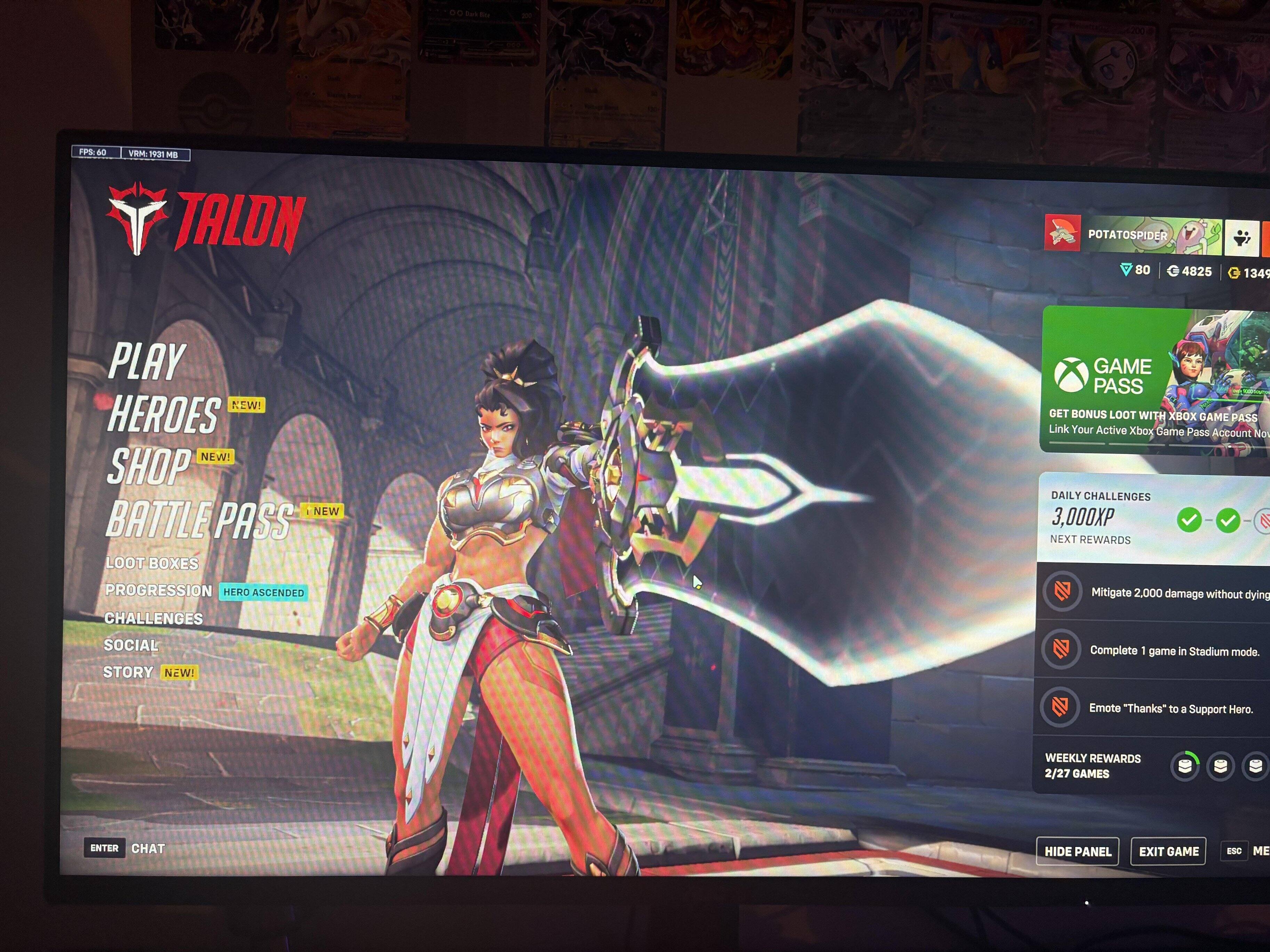Hide the side panel via HIDE PANEL
This screenshot has width=1270, height=952.
coord(1077,851)
